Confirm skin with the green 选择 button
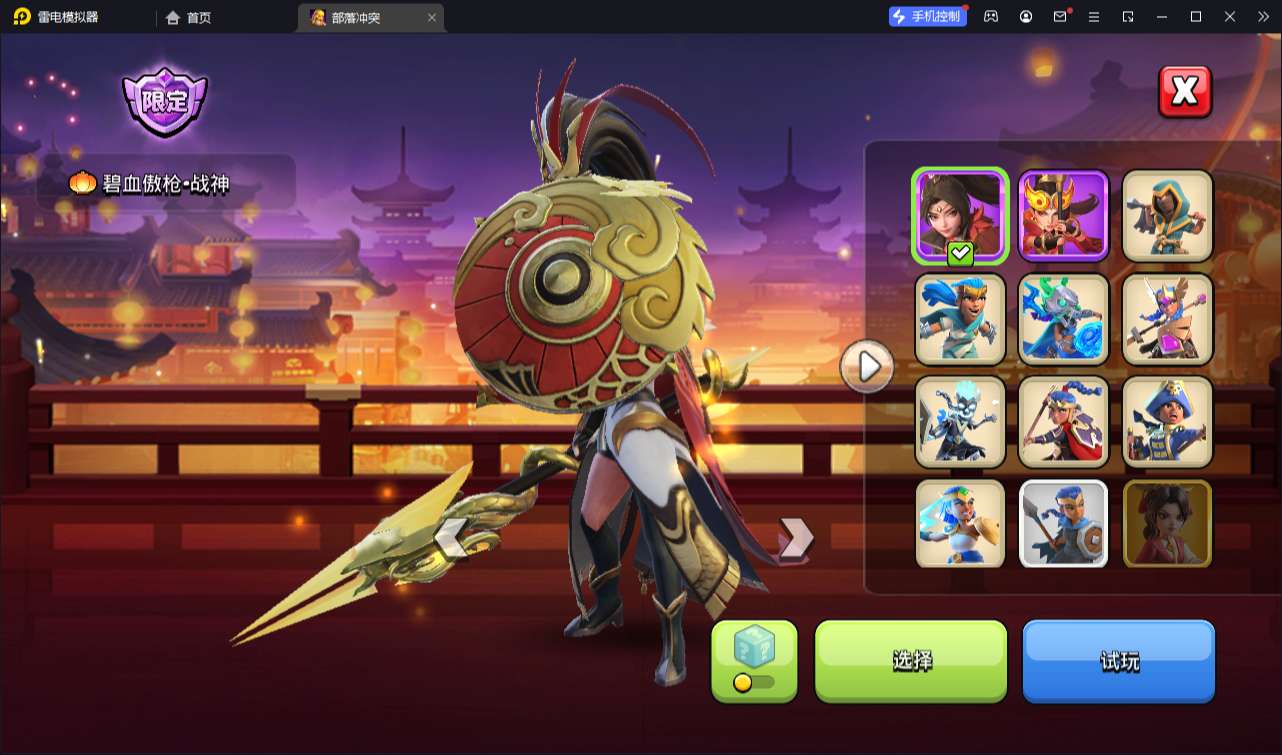The image size is (1282, 755). [911, 660]
